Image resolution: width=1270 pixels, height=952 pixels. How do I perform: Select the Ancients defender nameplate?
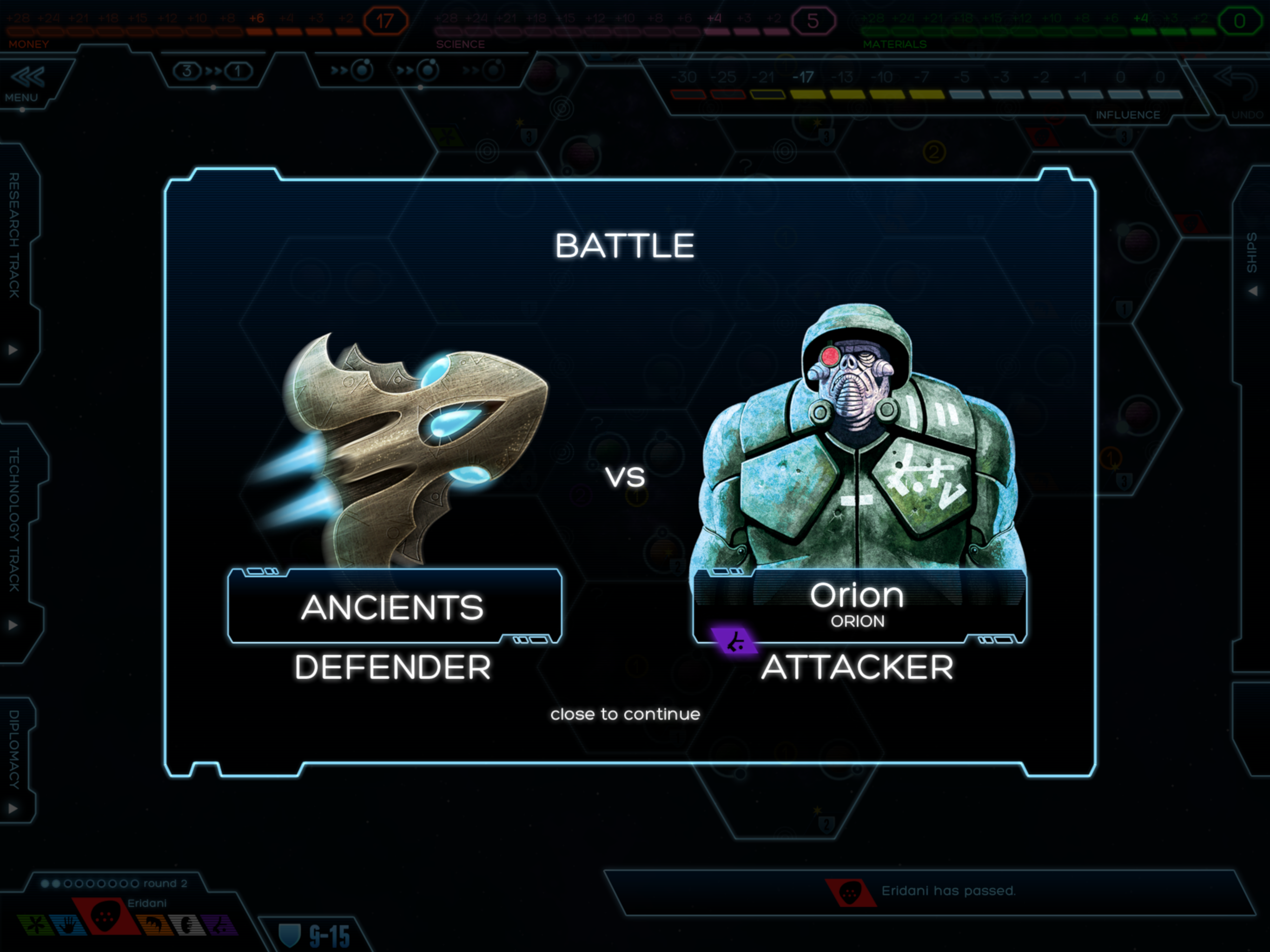pyautogui.click(x=394, y=607)
